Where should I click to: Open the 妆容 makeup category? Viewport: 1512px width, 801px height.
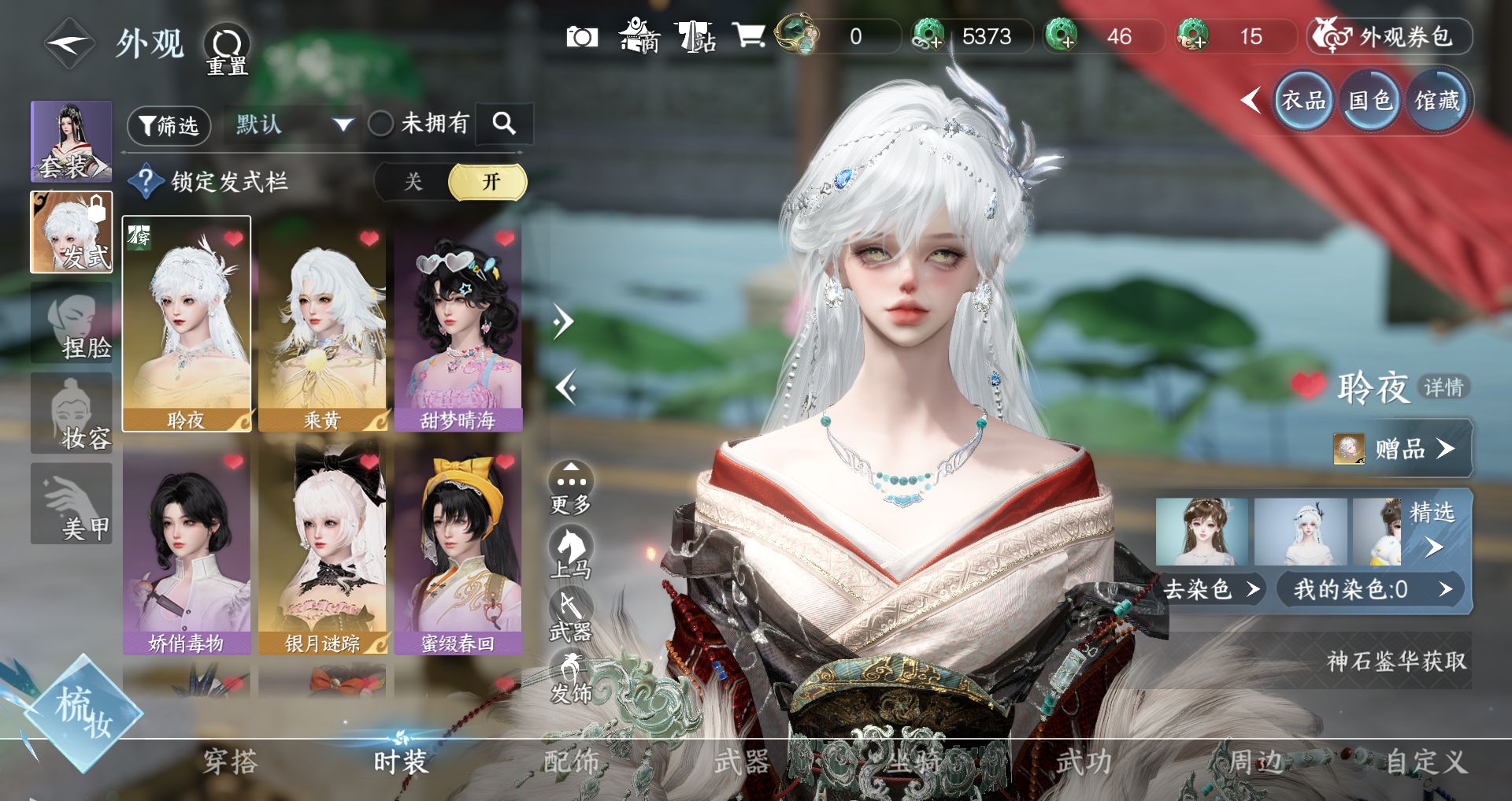(x=71, y=413)
